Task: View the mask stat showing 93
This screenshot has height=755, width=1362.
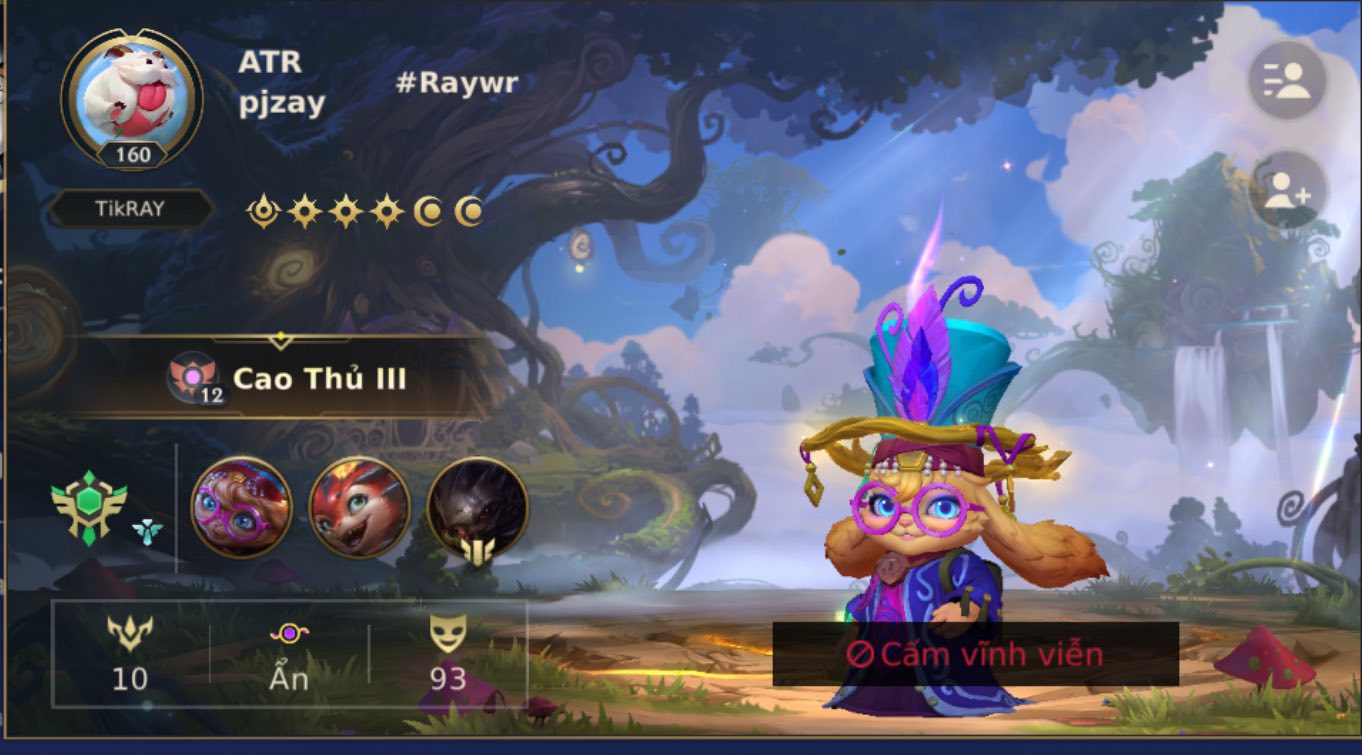Action: 448,655
